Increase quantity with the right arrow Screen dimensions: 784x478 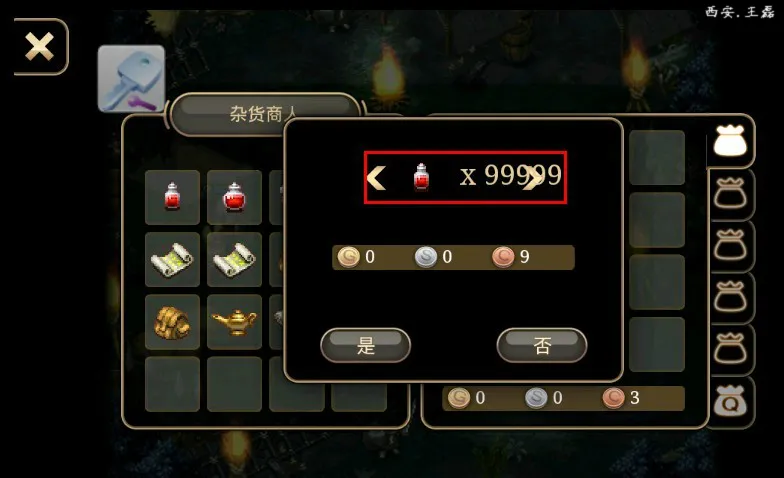pyautogui.click(x=534, y=177)
